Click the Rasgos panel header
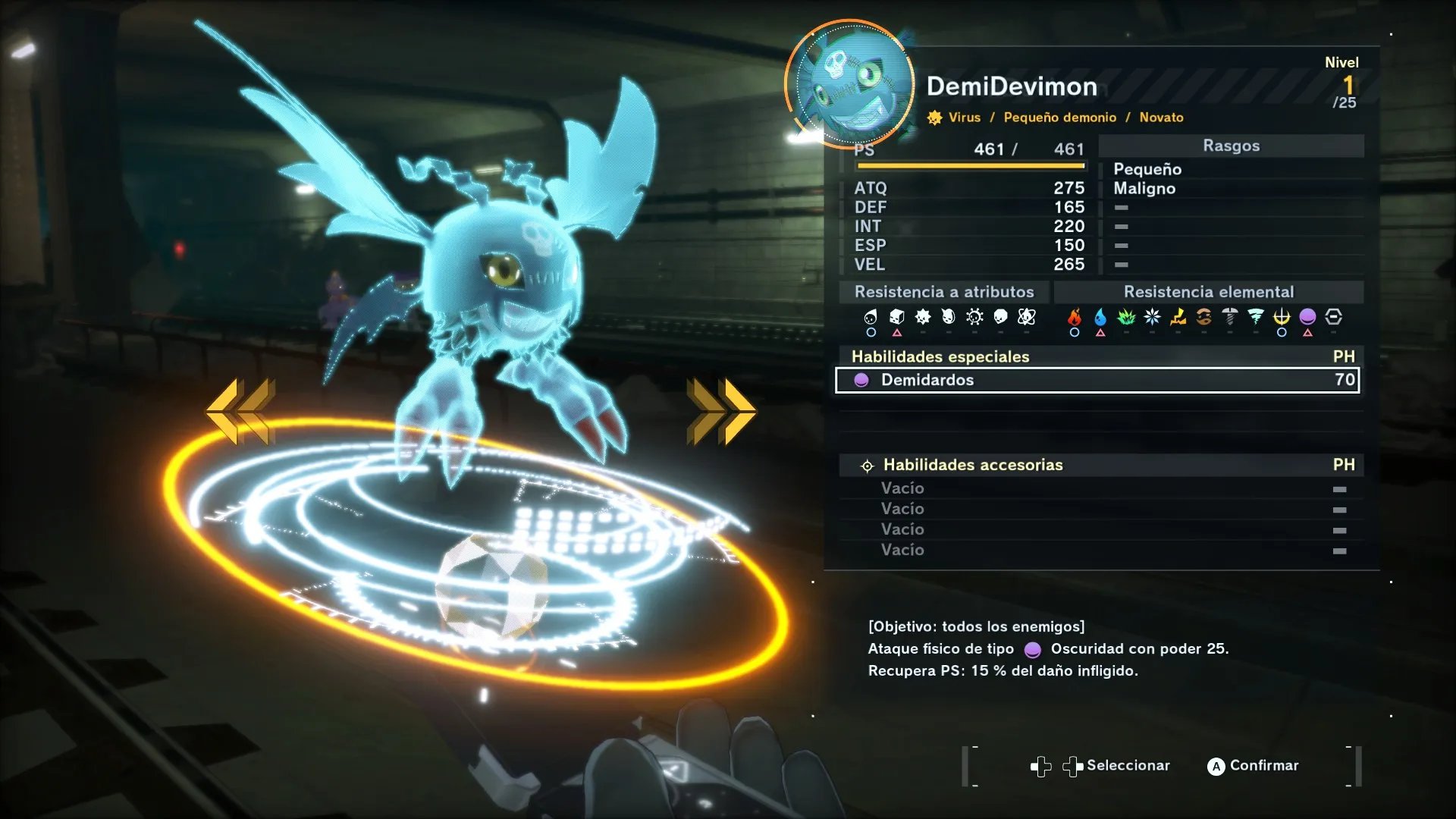Viewport: 1456px width, 819px height. click(x=1230, y=146)
